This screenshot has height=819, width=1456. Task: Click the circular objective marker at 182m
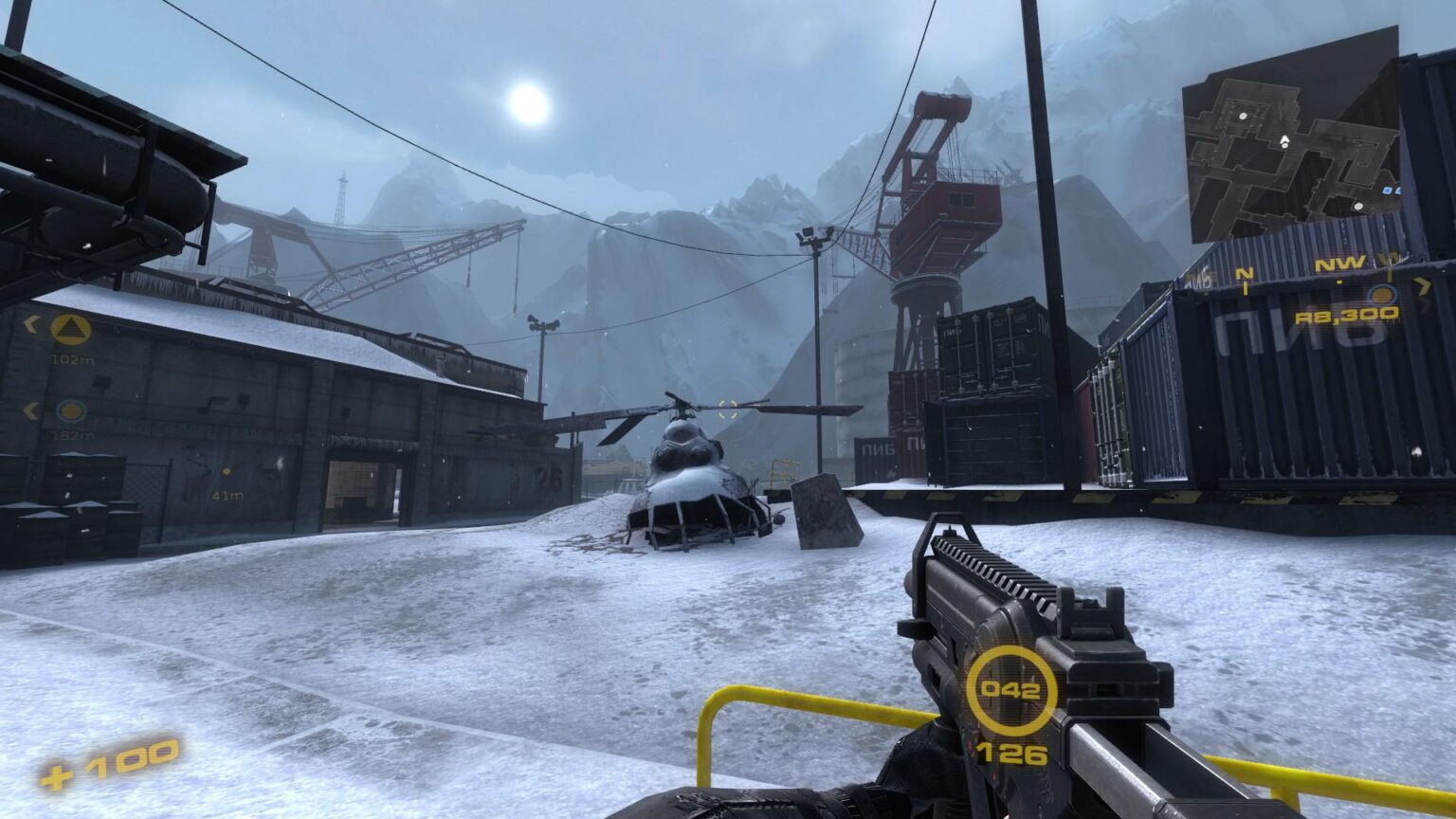[70, 411]
